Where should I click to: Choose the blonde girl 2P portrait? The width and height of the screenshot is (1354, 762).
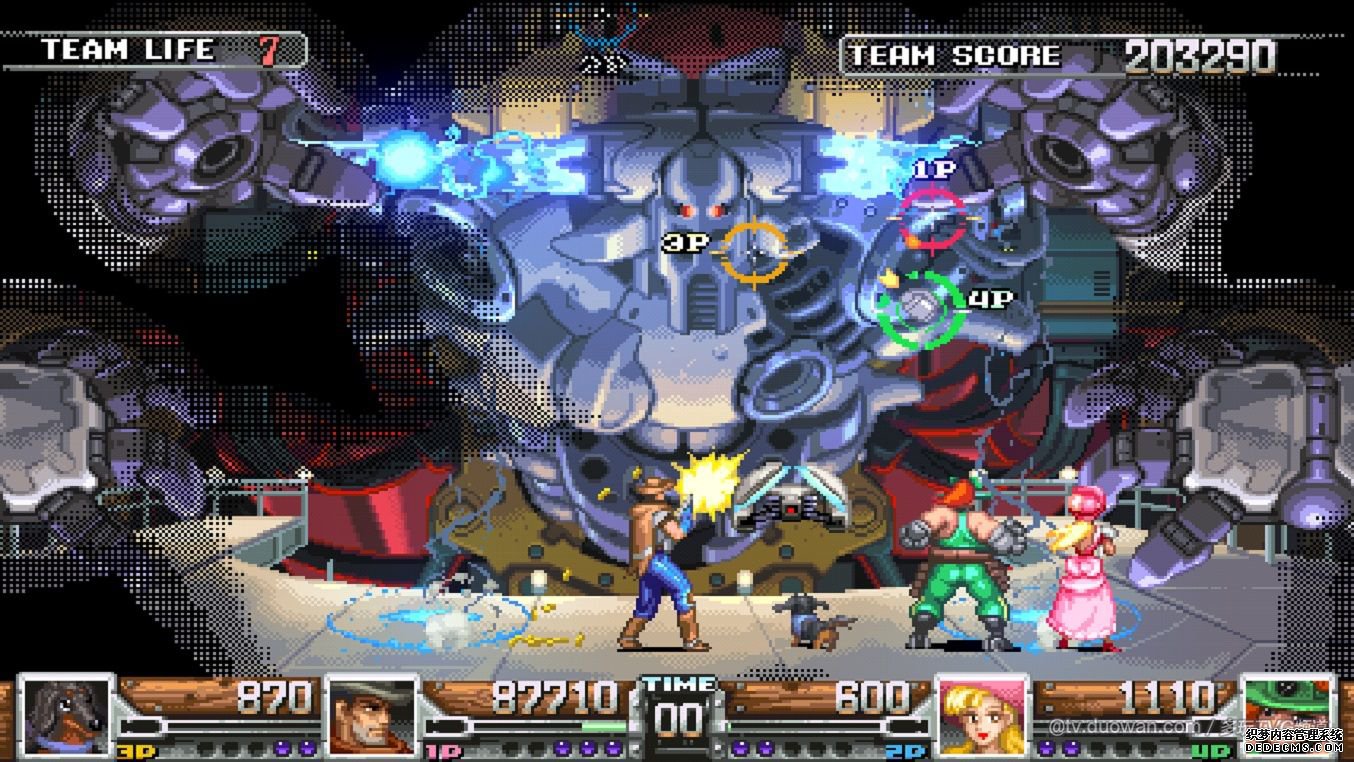click(981, 714)
